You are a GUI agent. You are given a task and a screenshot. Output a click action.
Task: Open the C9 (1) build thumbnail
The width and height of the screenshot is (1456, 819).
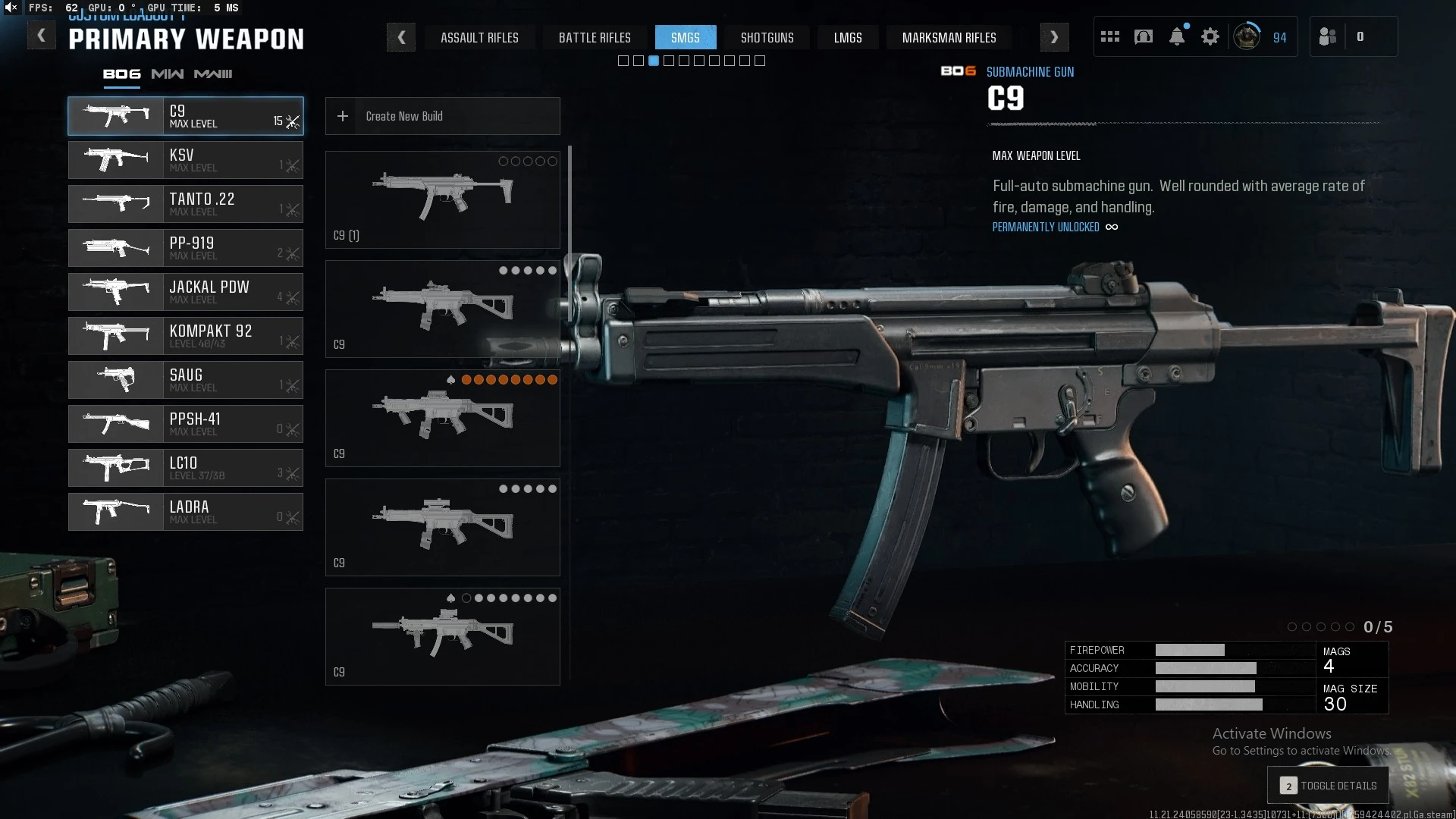pos(443,199)
